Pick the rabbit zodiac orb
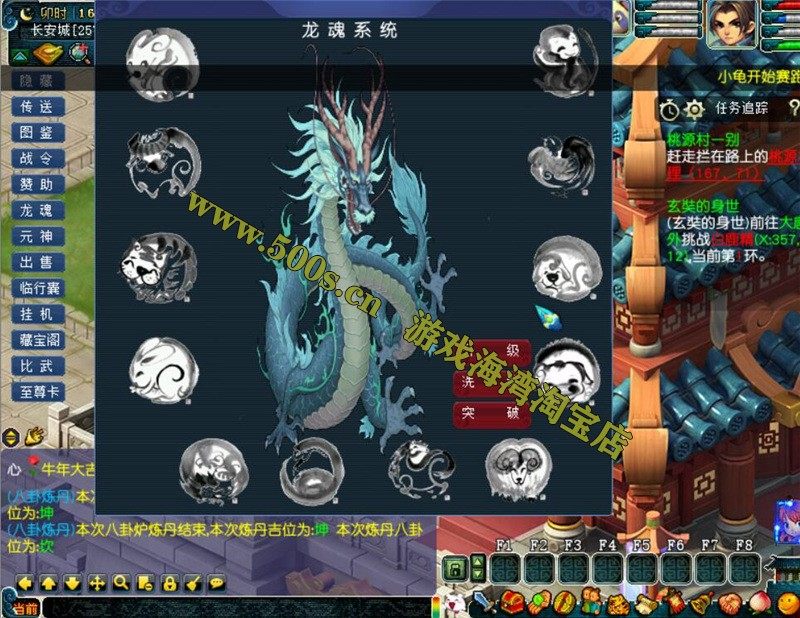800x618 pixels. [x=162, y=369]
